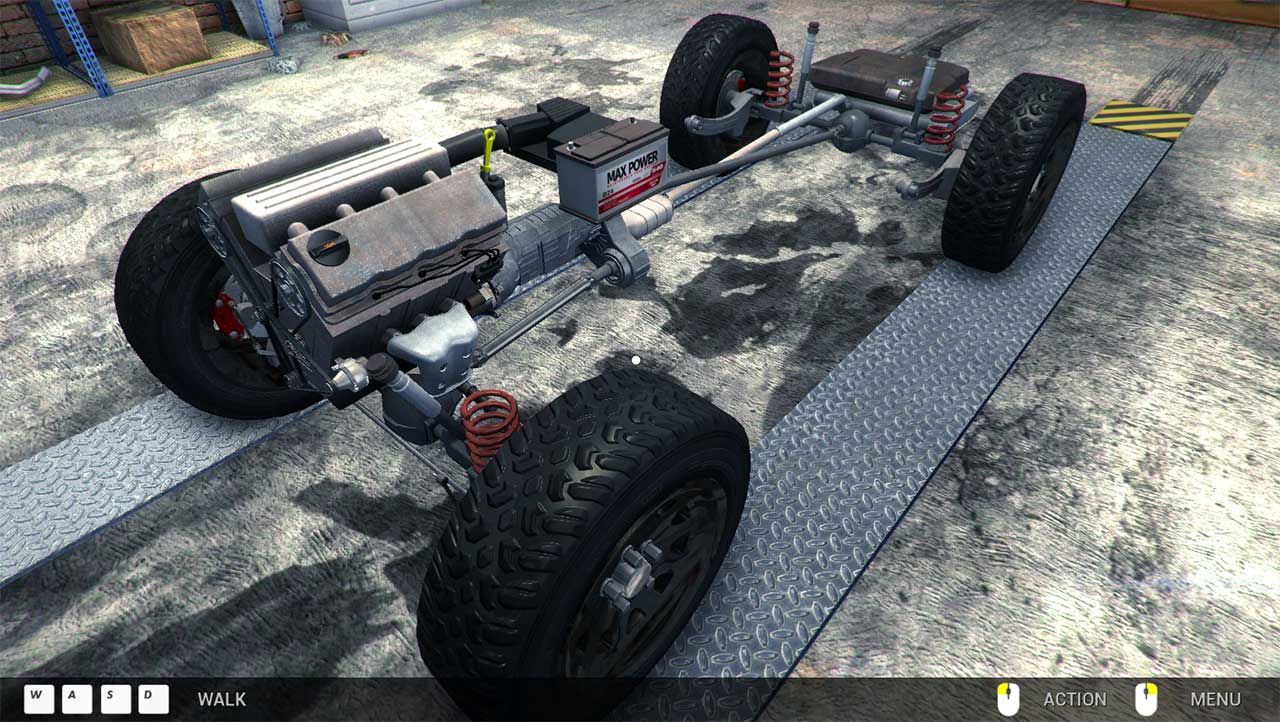The width and height of the screenshot is (1280, 722).
Task: Select the ACTION command
Action: point(1074,699)
